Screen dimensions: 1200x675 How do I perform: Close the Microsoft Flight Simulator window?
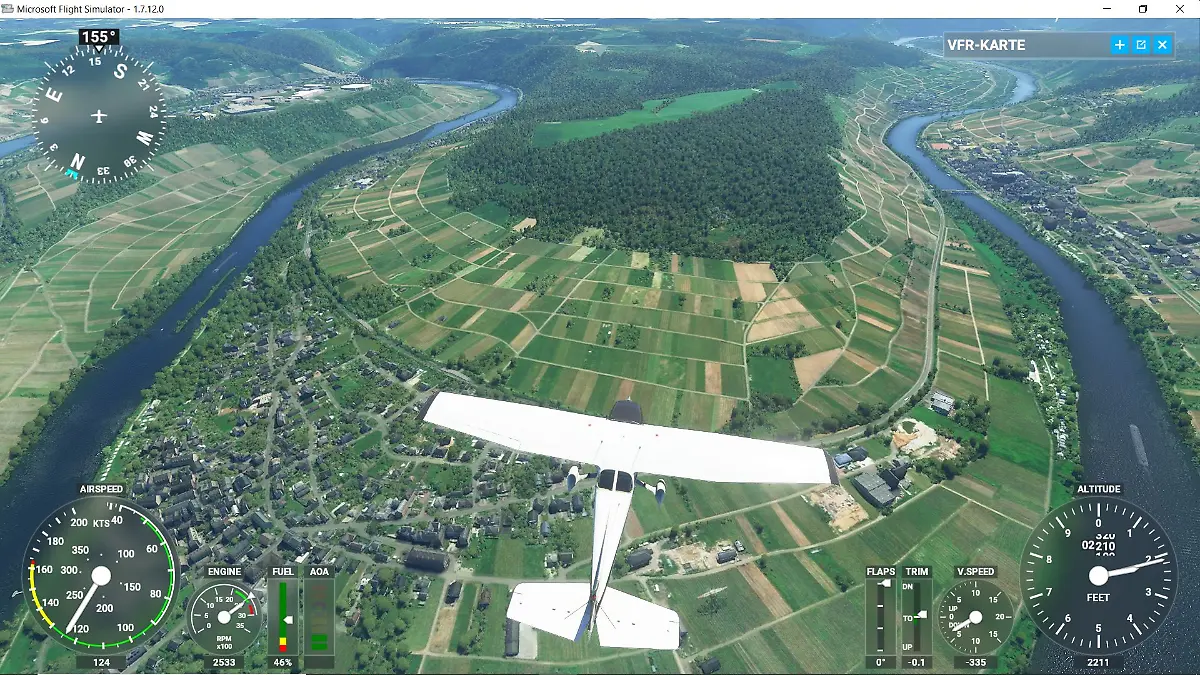[x=1181, y=9]
